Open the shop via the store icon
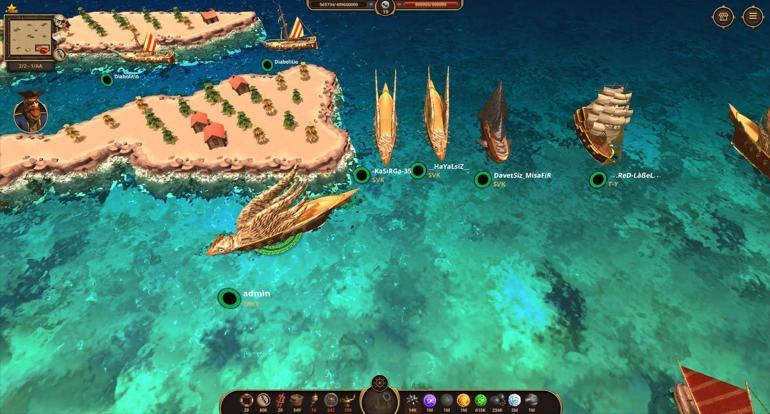 point(723,17)
